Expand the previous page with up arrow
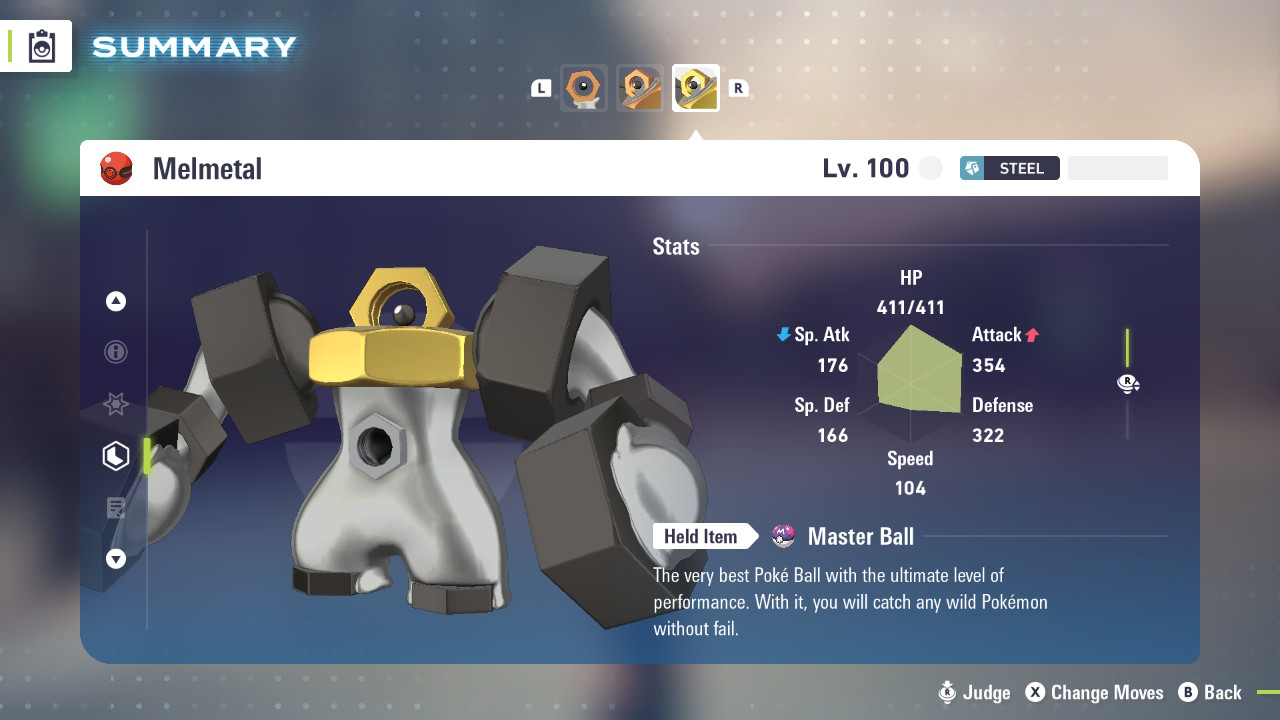The width and height of the screenshot is (1280, 720). [115, 300]
